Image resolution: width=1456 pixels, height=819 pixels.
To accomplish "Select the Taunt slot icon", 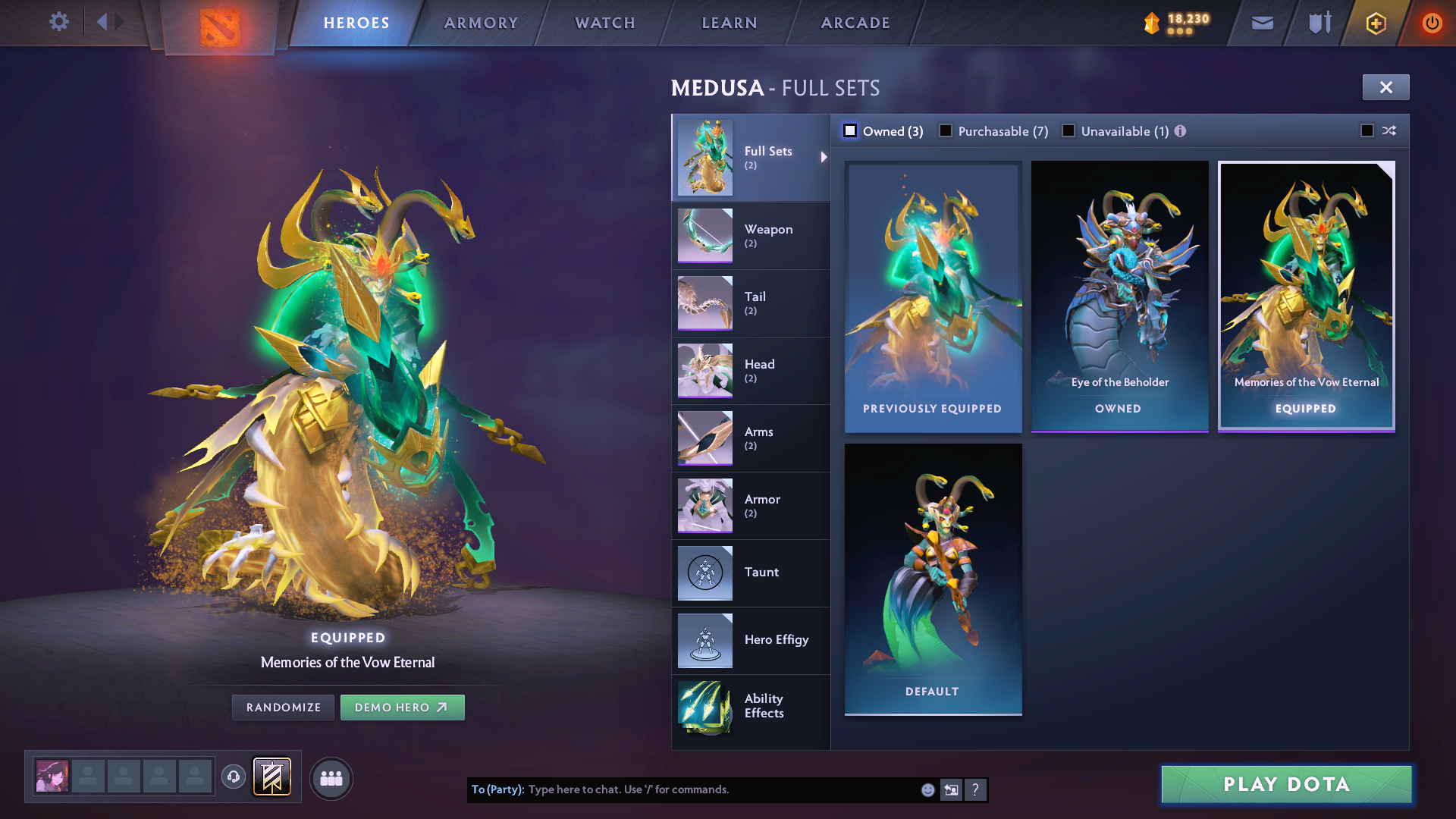I will point(704,573).
